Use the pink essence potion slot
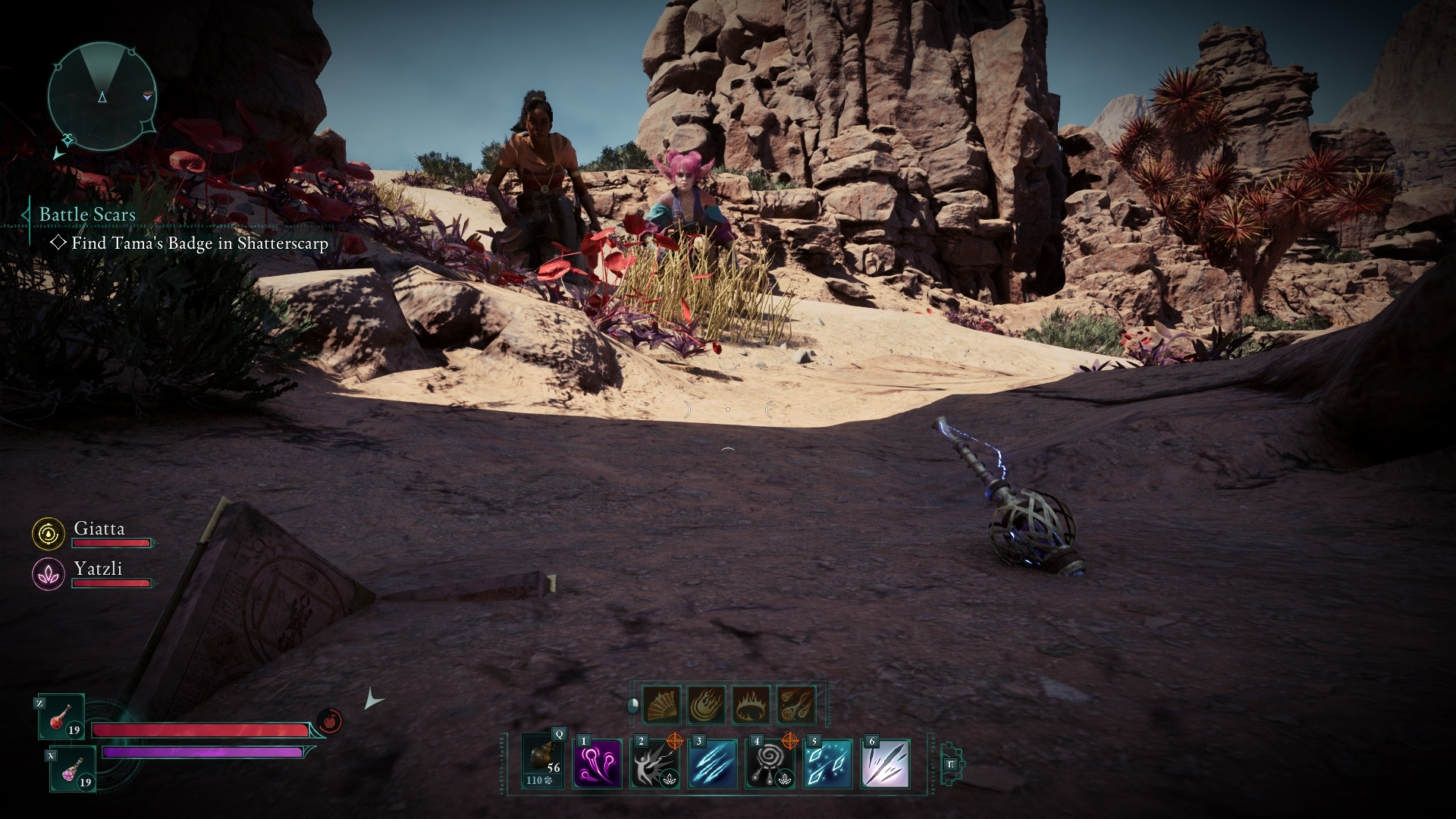The height and width of the screenshot is (819, 1456). 73,768
